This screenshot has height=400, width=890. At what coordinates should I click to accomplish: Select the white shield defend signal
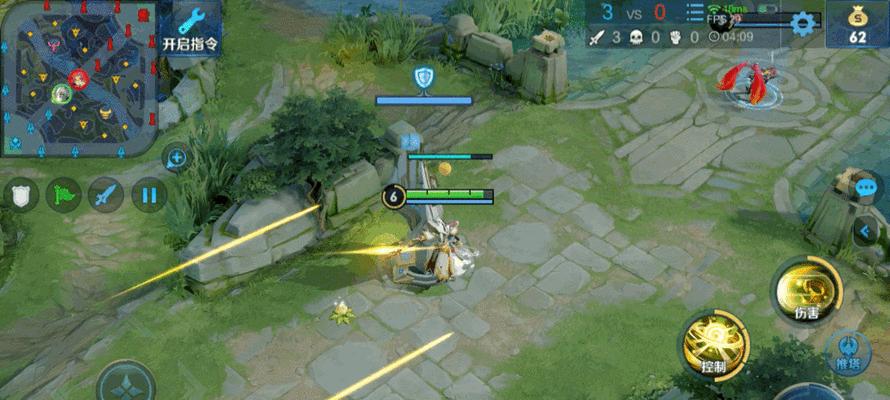click(20, 194)
